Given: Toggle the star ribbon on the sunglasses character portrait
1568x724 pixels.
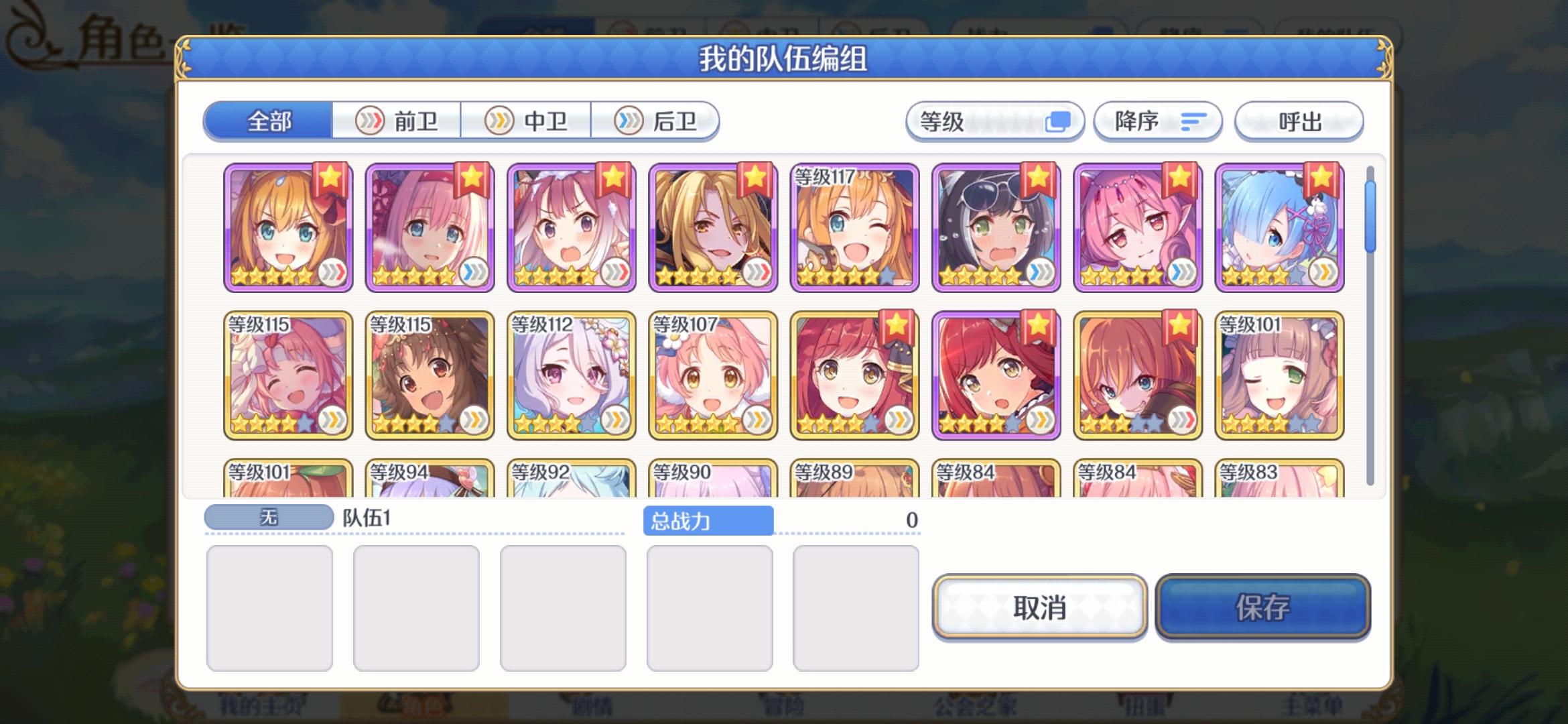Looking at the screenshot, I should point(1039,180).
